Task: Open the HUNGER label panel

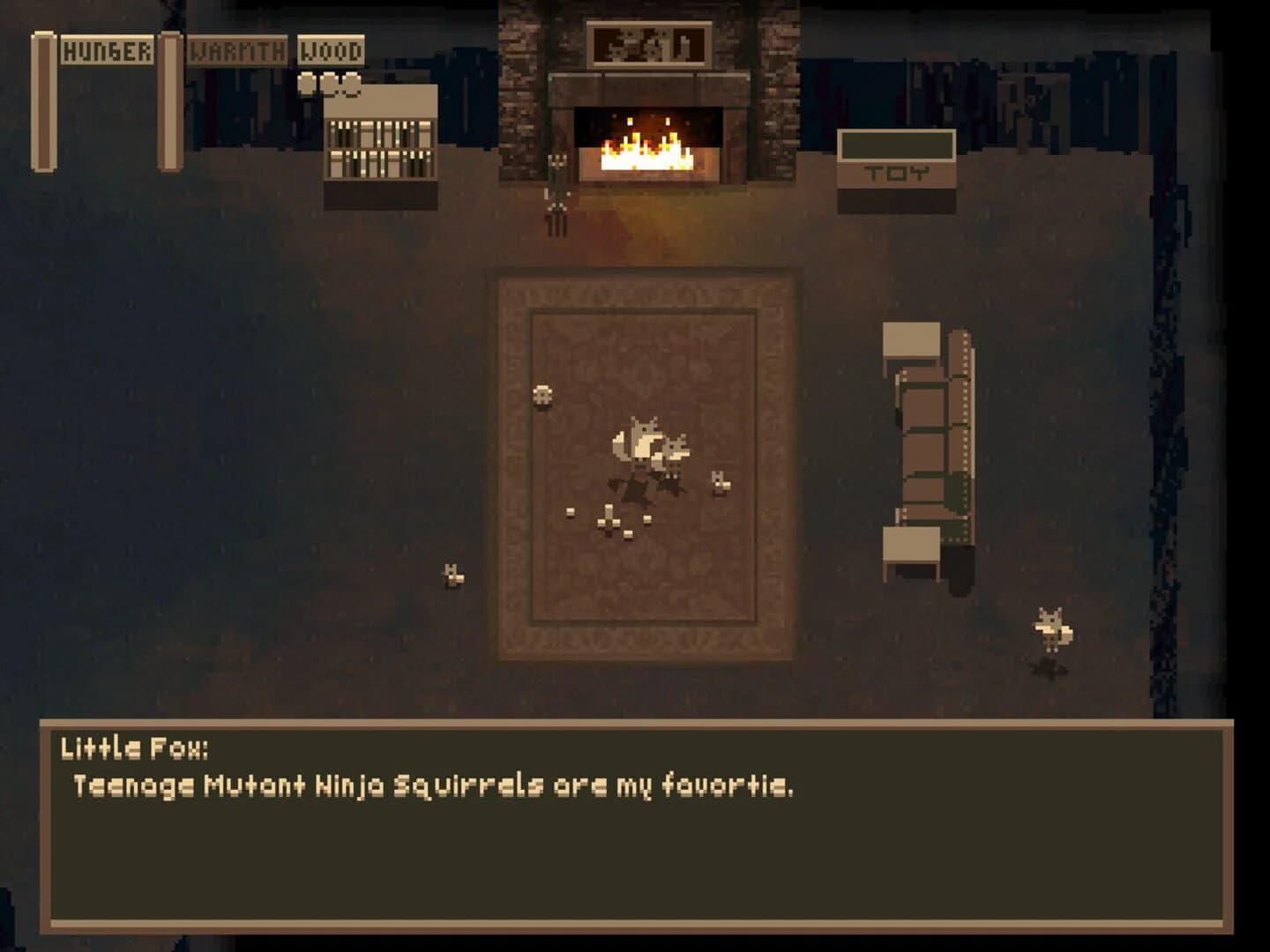Action: tap(106, 50)
